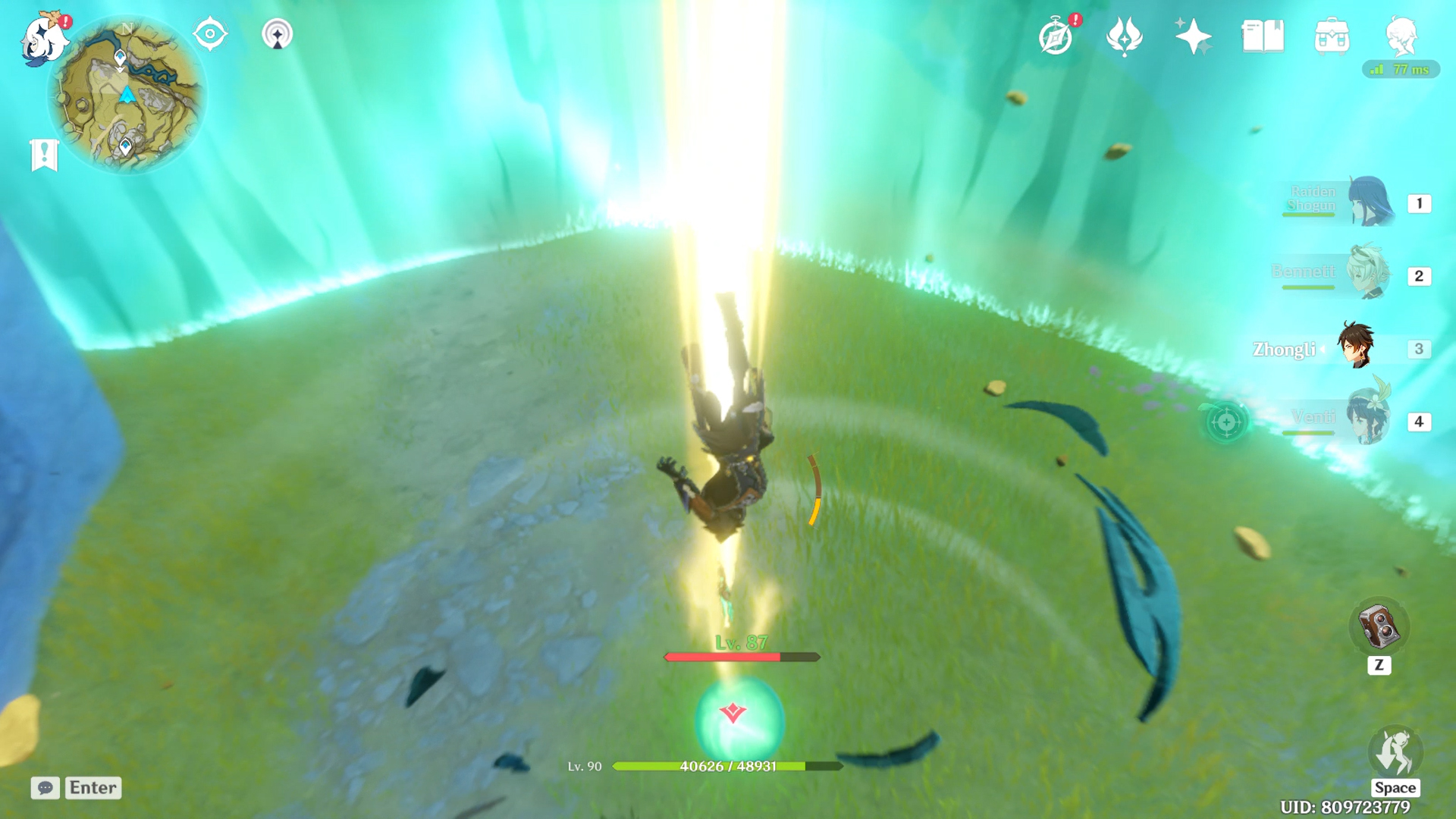Image resolution: width=1456 pixels, height=819 pixels.
Task: Open the Inventory backpack icon
Action: click(x=1332, y=36)
